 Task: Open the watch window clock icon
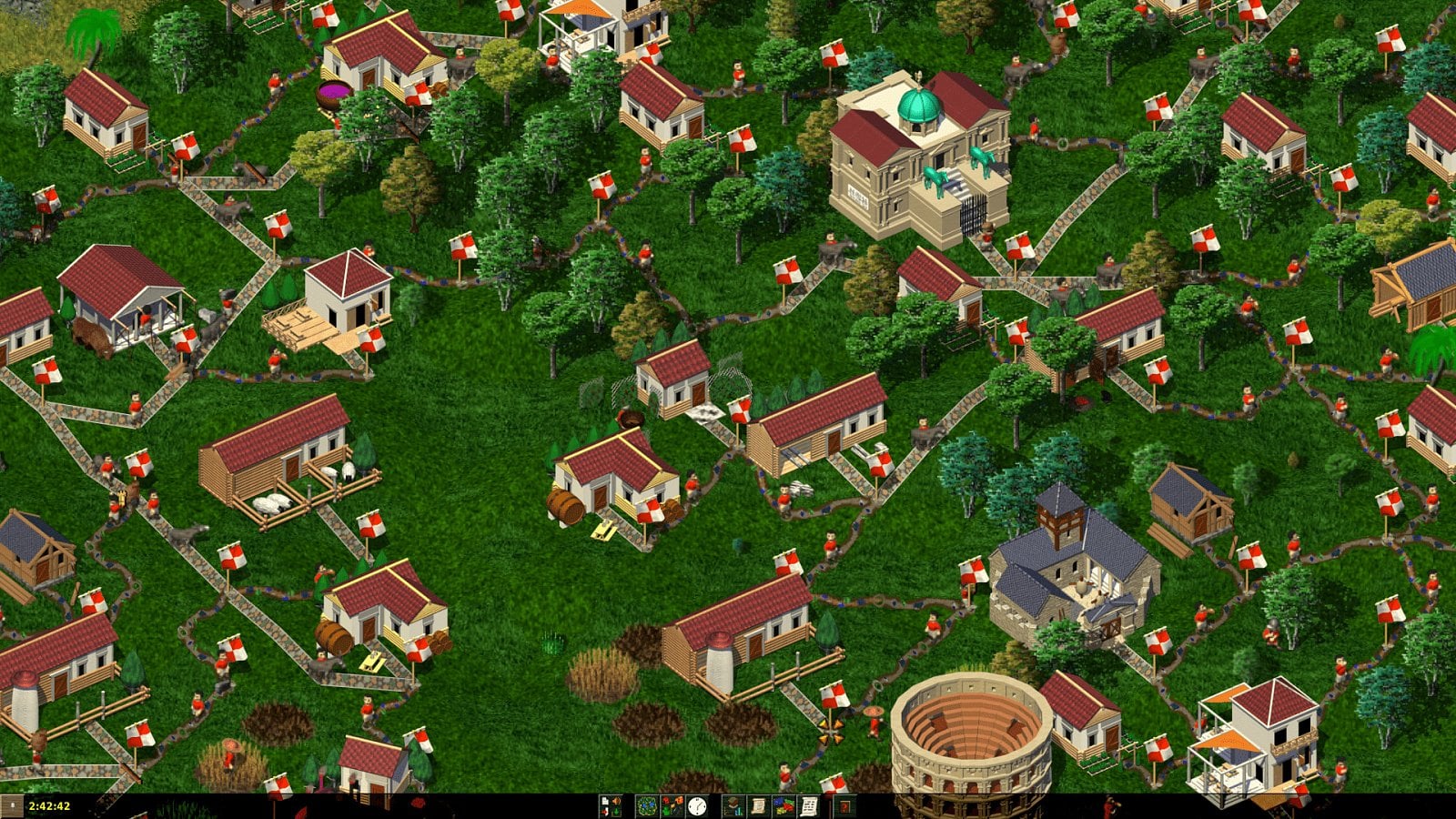point(696,806)
